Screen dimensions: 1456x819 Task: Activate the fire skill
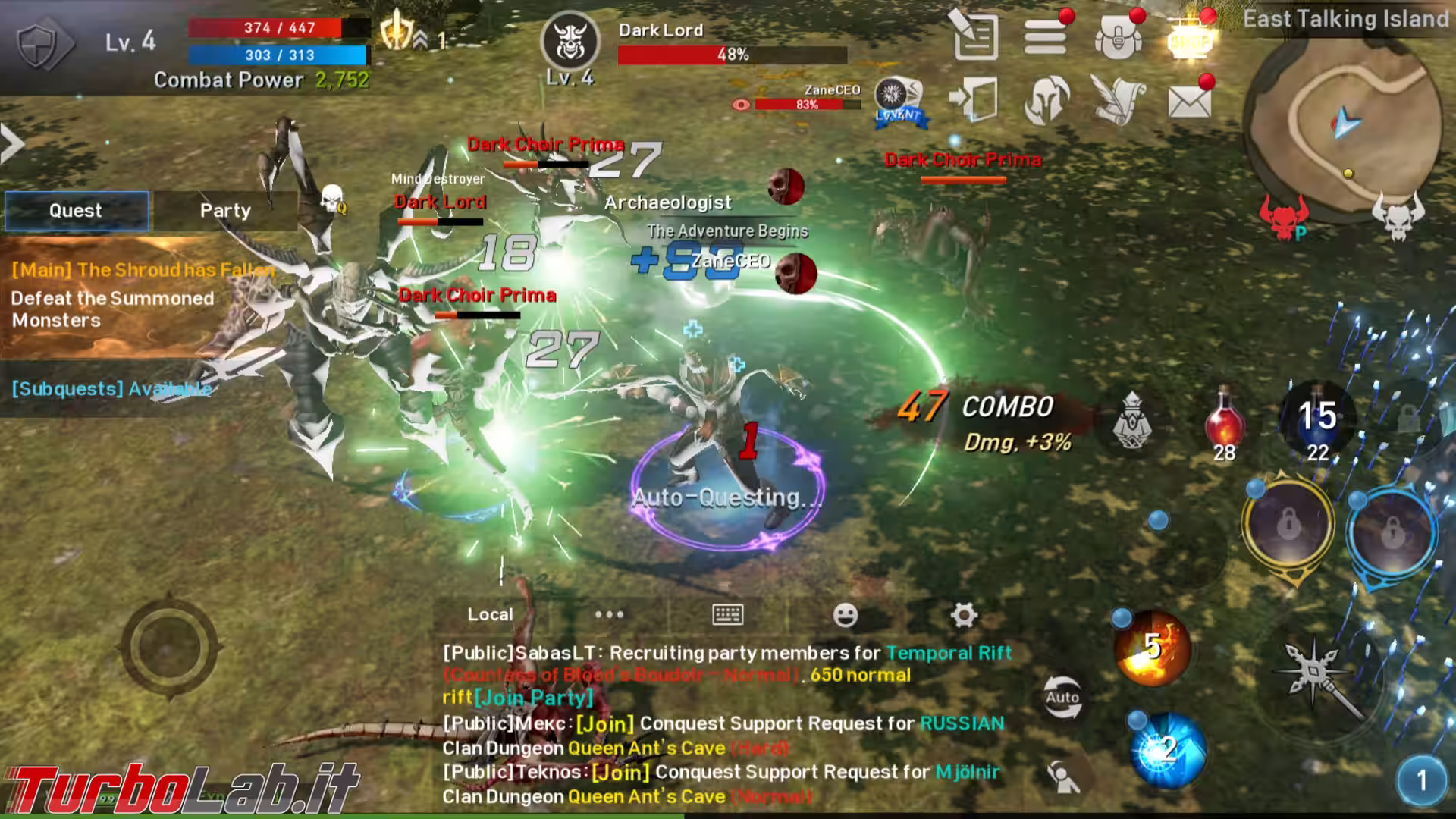click(x=1151, y=648)
